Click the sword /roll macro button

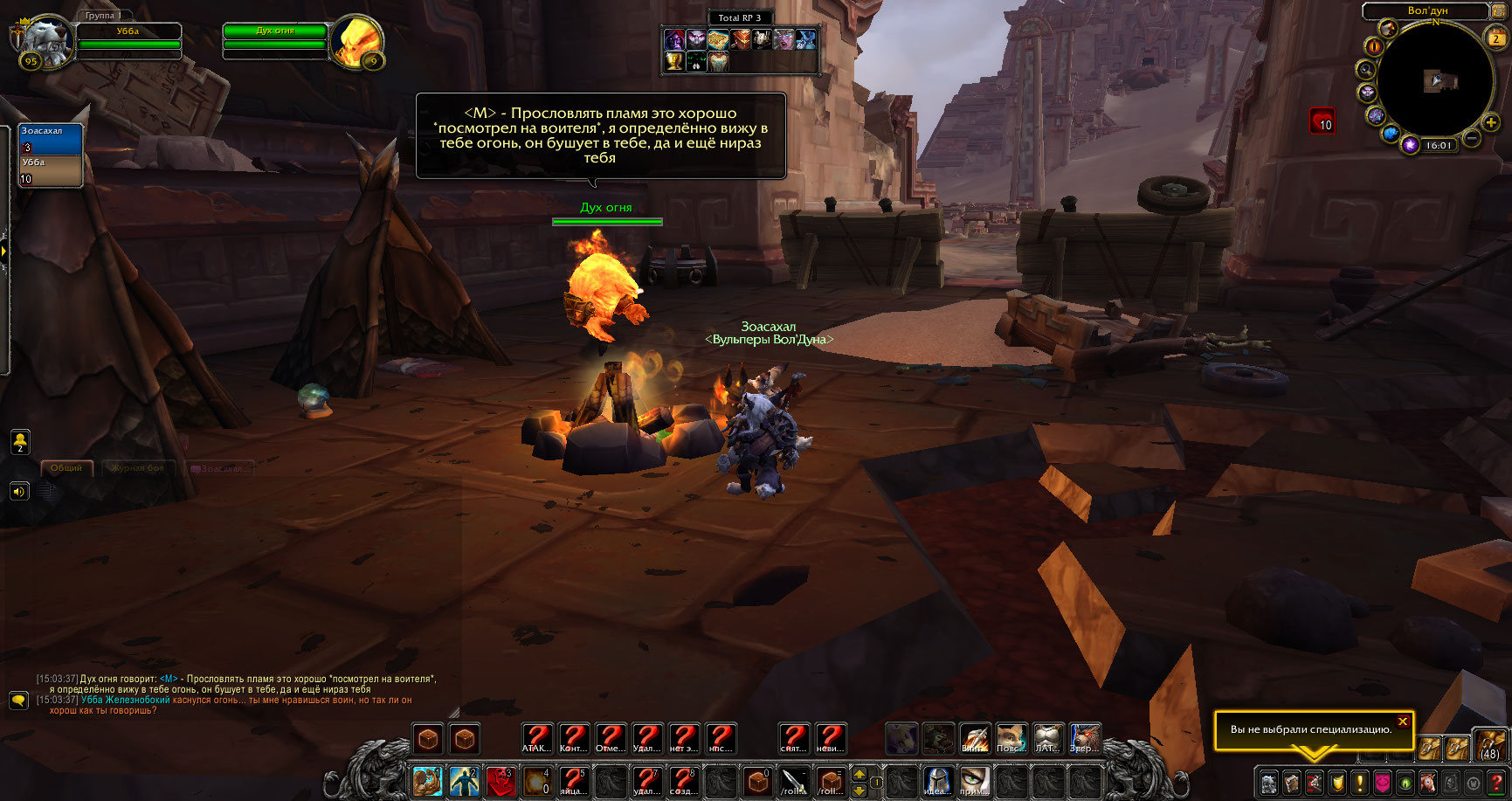pos(794,781)
